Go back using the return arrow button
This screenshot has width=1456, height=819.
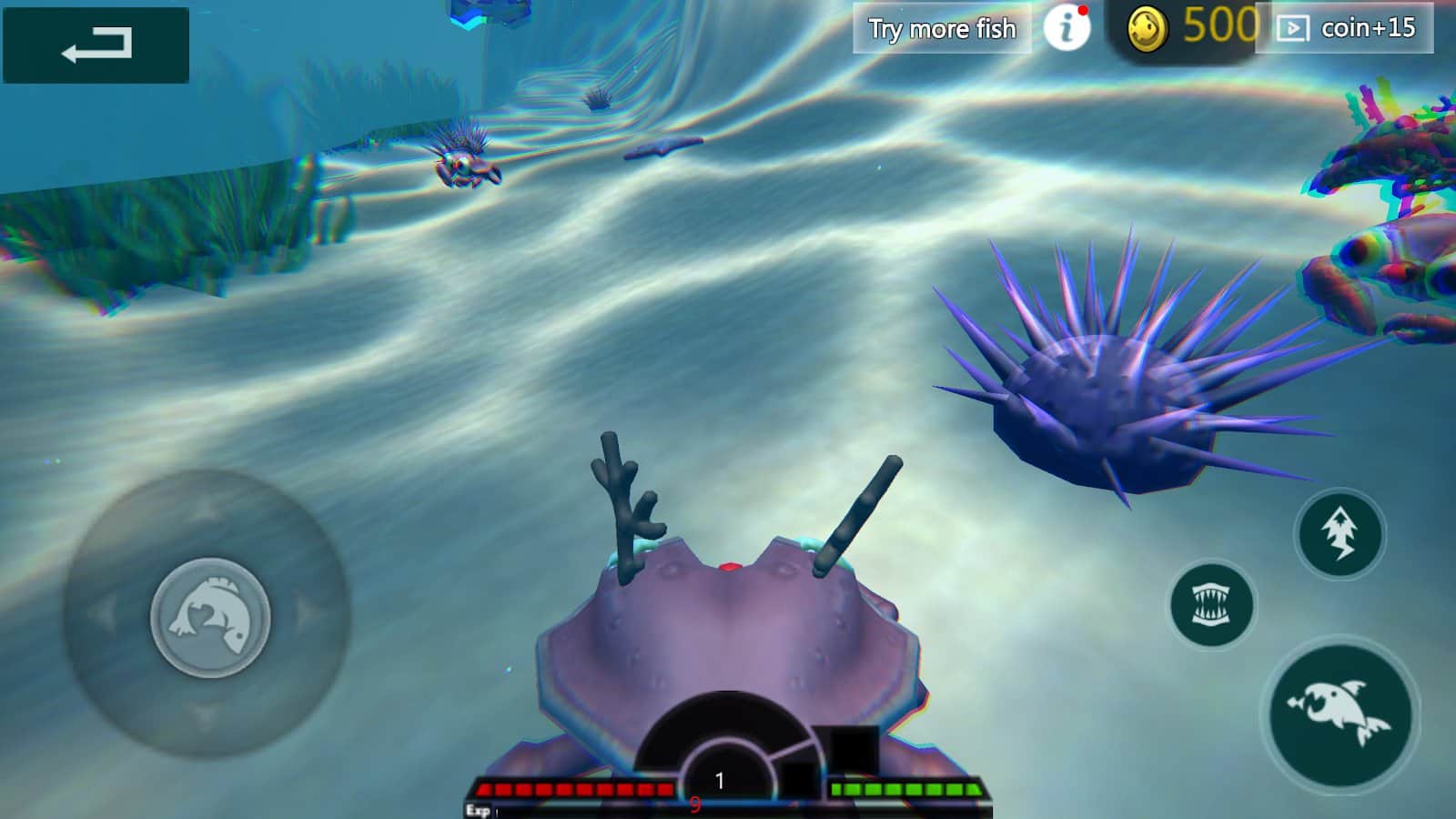click(96, 45)
